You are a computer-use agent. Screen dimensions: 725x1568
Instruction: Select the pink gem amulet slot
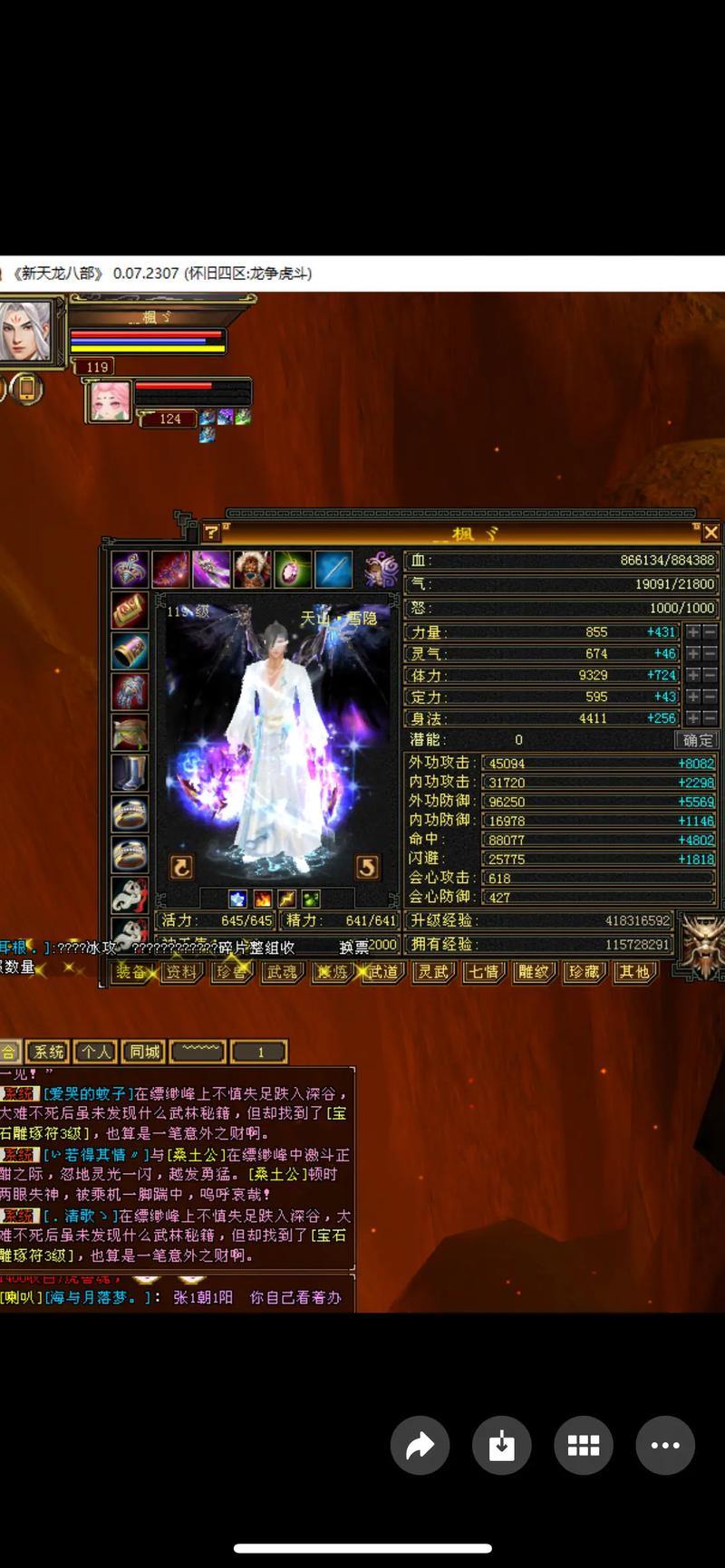(292, 570)
